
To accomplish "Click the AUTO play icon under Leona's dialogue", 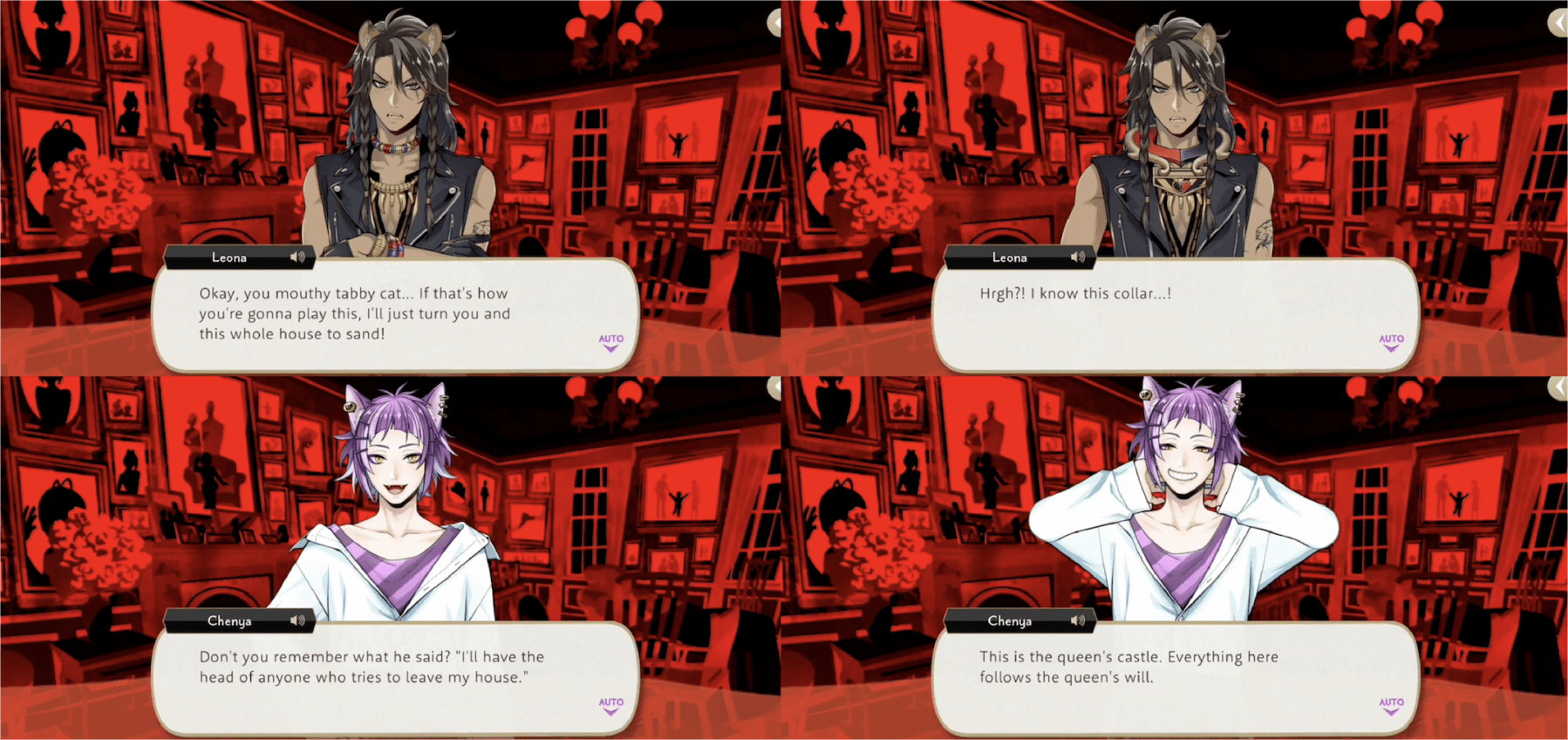I will point(610,342).
